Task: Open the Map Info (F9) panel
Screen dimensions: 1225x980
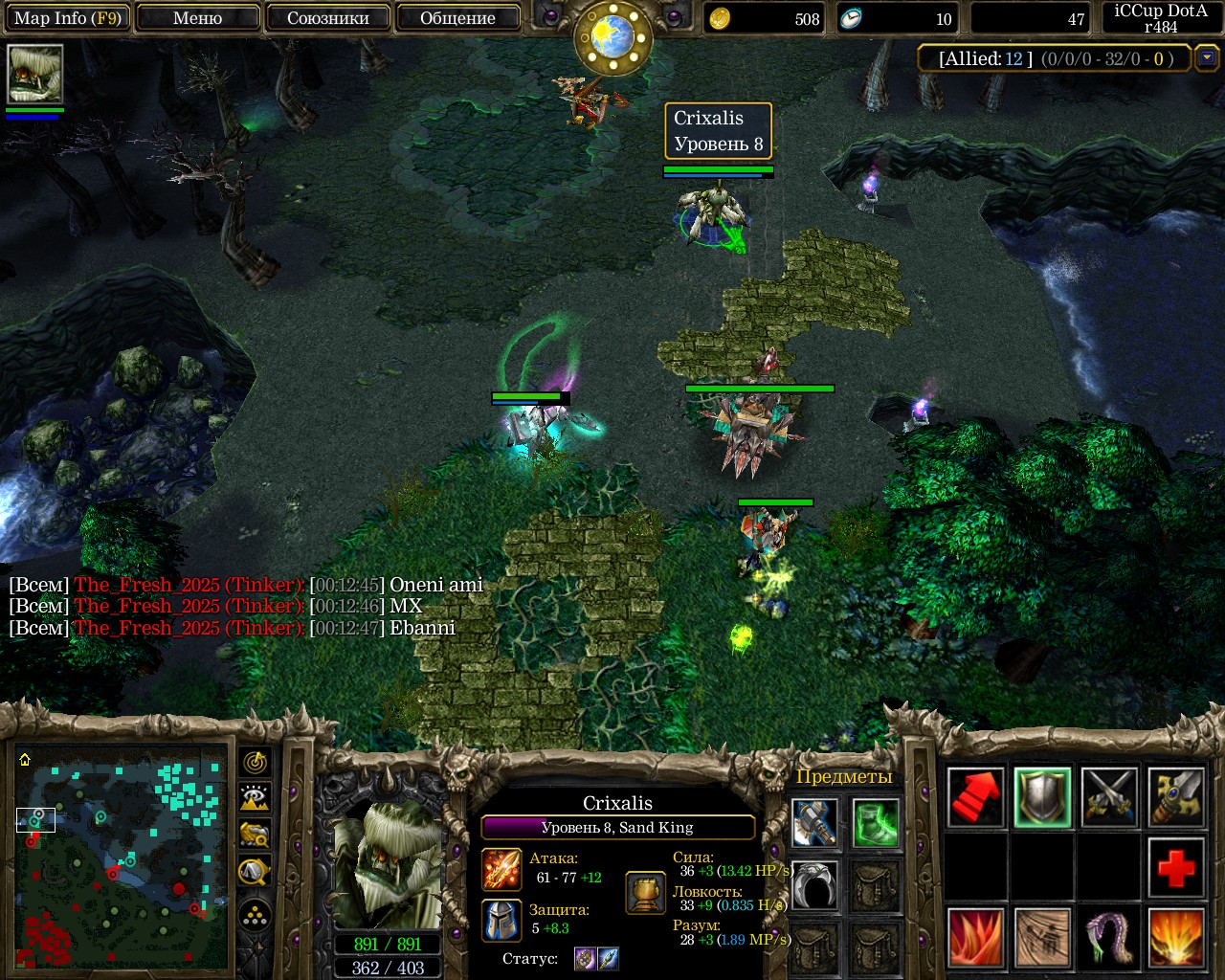Action: pos(67,18)
